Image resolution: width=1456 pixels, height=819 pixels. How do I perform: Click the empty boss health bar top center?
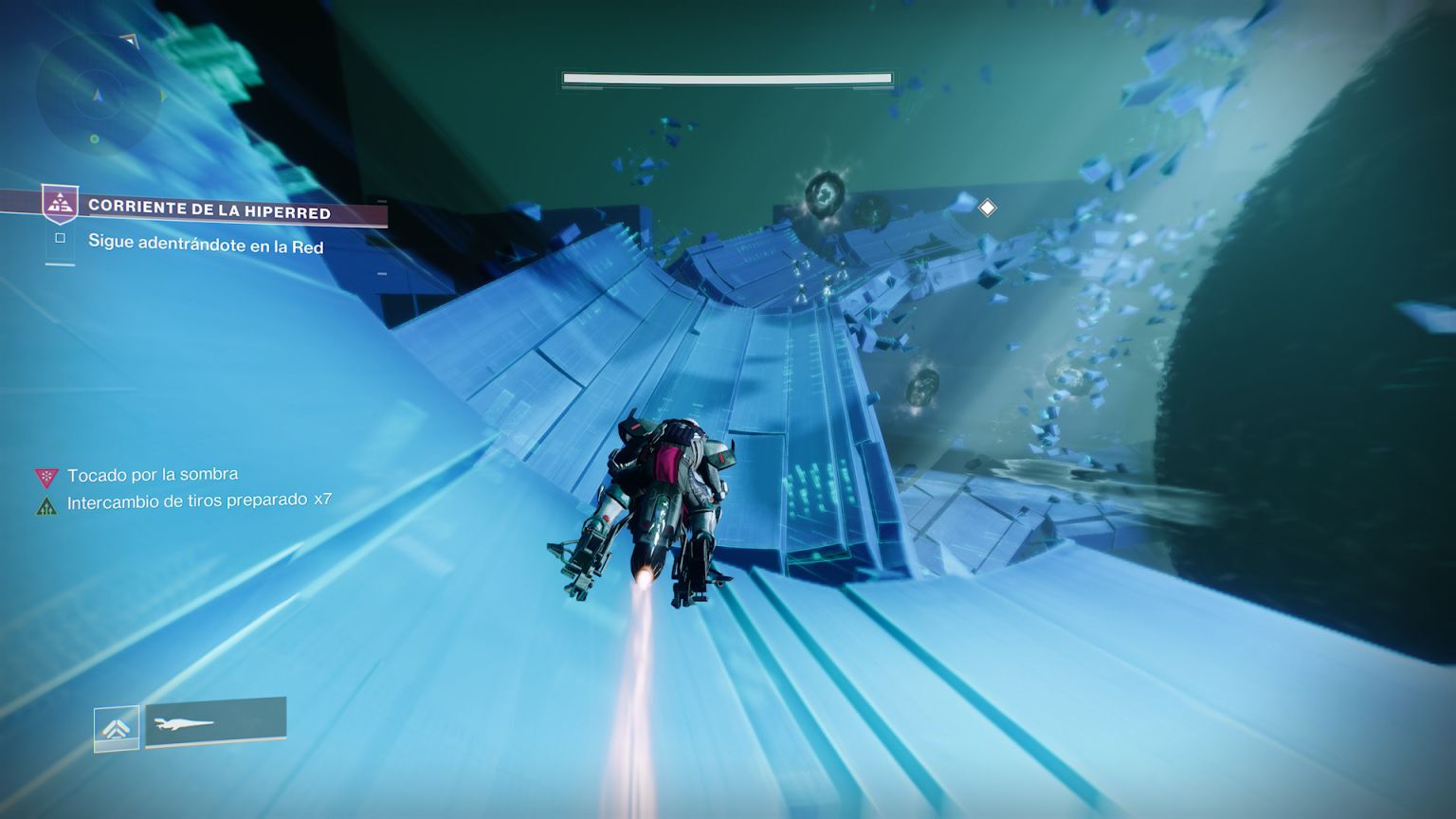726,77
